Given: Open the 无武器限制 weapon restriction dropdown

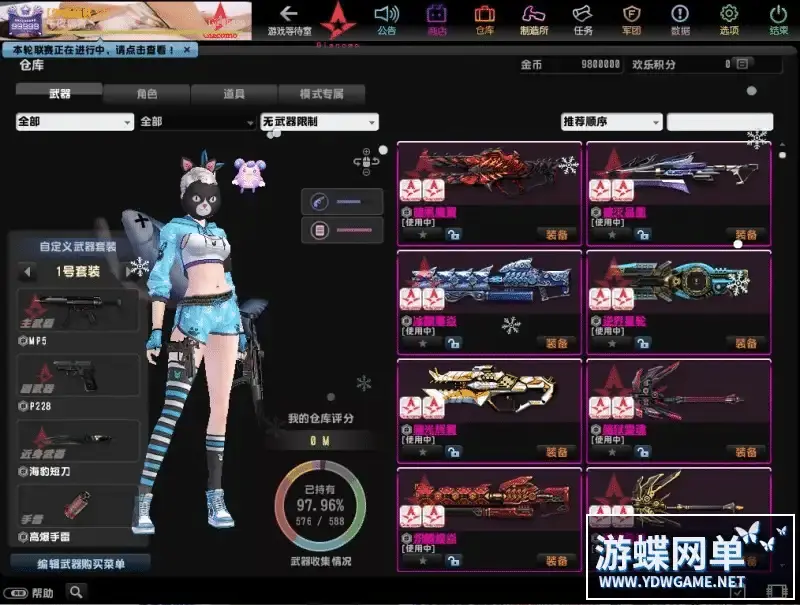Looking at the screenshot, I should point(319,122).
